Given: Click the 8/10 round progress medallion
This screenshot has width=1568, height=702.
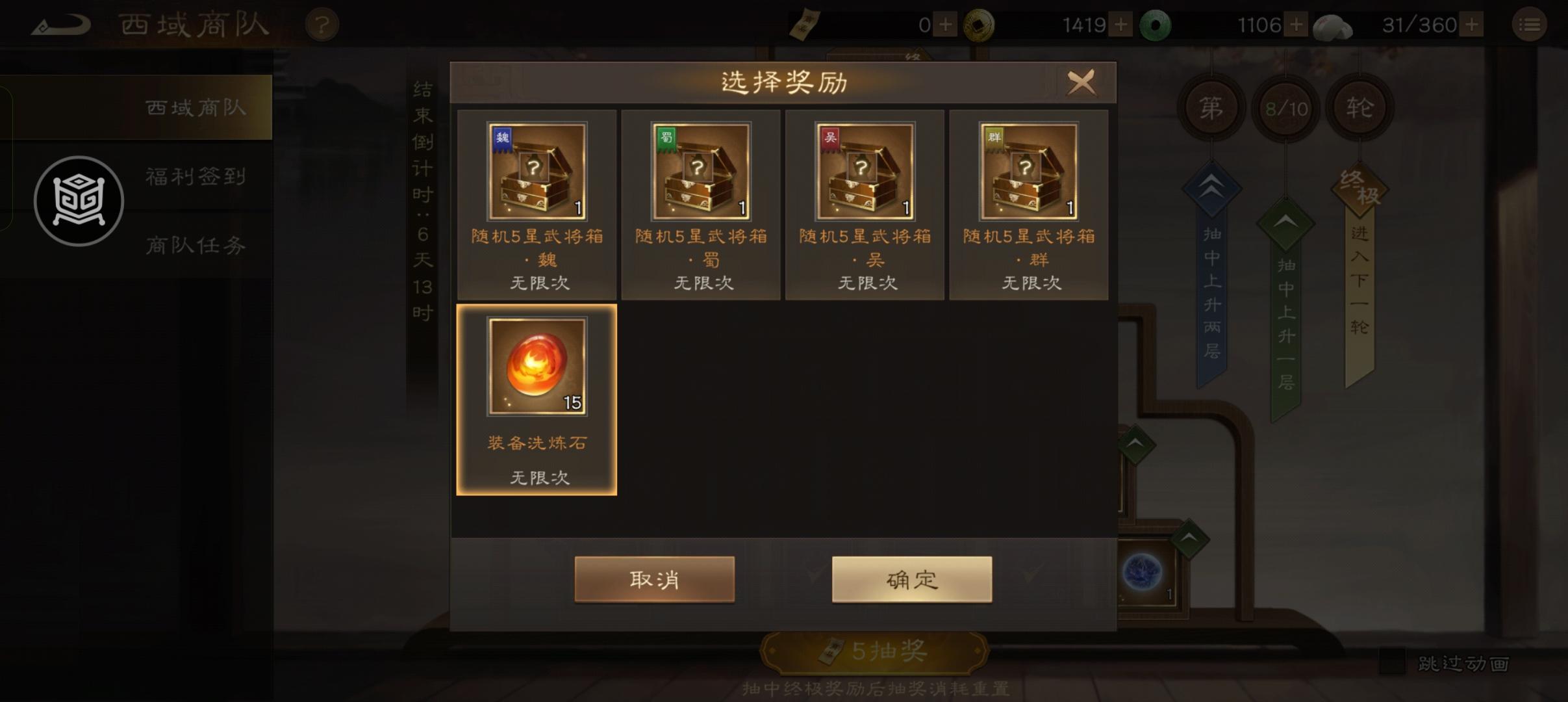Looking at the screenshot, I should pos(1285,107).
